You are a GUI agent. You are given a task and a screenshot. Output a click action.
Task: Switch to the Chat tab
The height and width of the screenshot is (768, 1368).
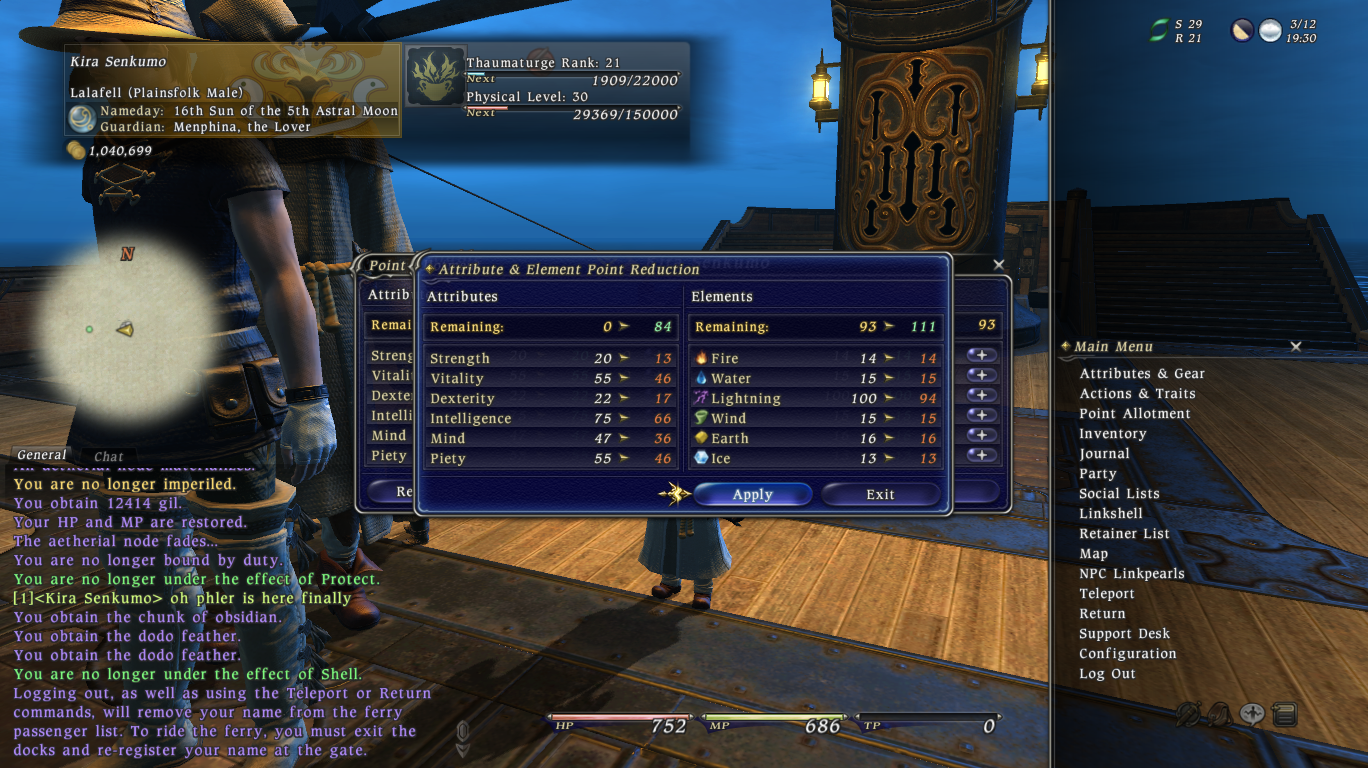click(x=107, y=455)
